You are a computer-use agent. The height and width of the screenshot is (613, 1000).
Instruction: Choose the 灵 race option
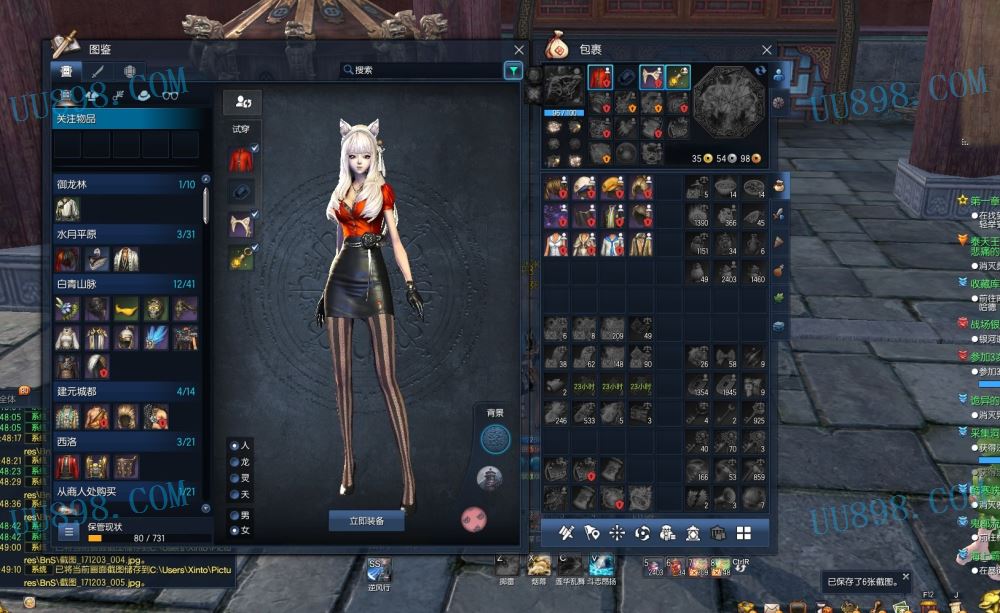point(235,478)
